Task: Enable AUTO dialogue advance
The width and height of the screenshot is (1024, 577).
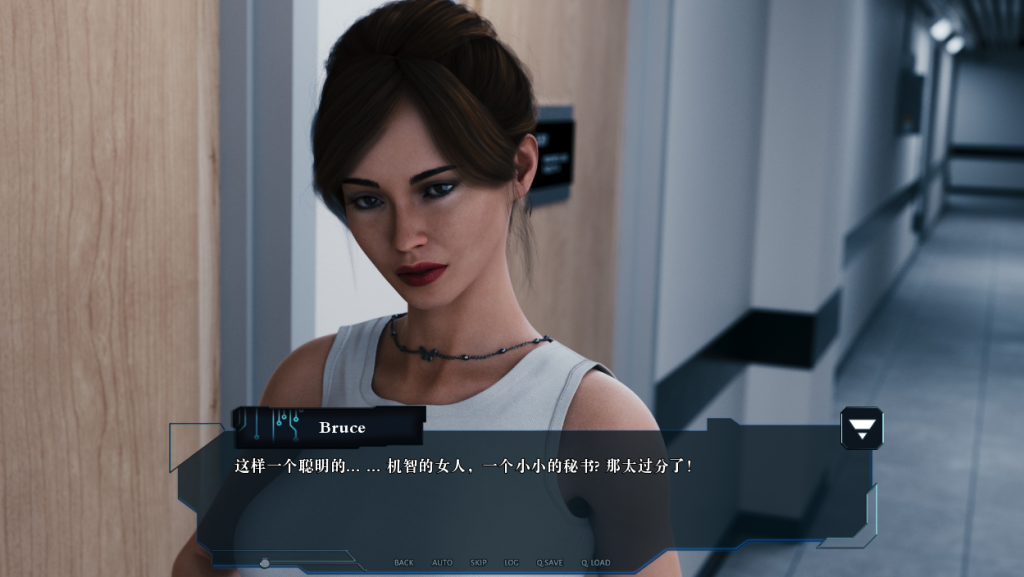Action: pyautogui.click(x=442, y=563)
